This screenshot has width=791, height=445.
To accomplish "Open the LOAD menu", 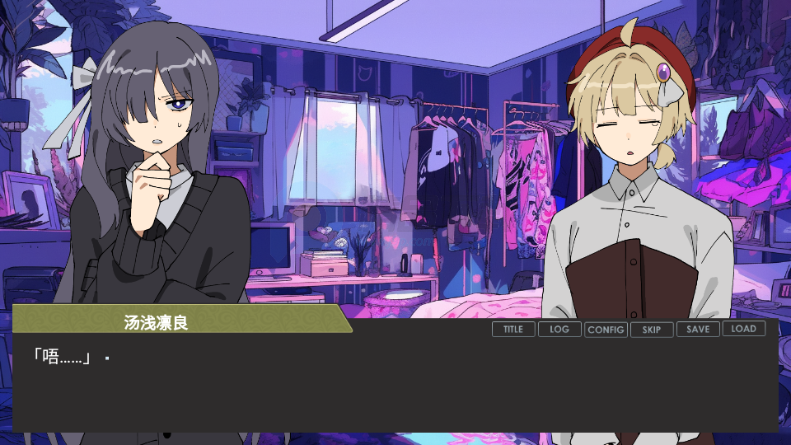I will click(743, 329).
